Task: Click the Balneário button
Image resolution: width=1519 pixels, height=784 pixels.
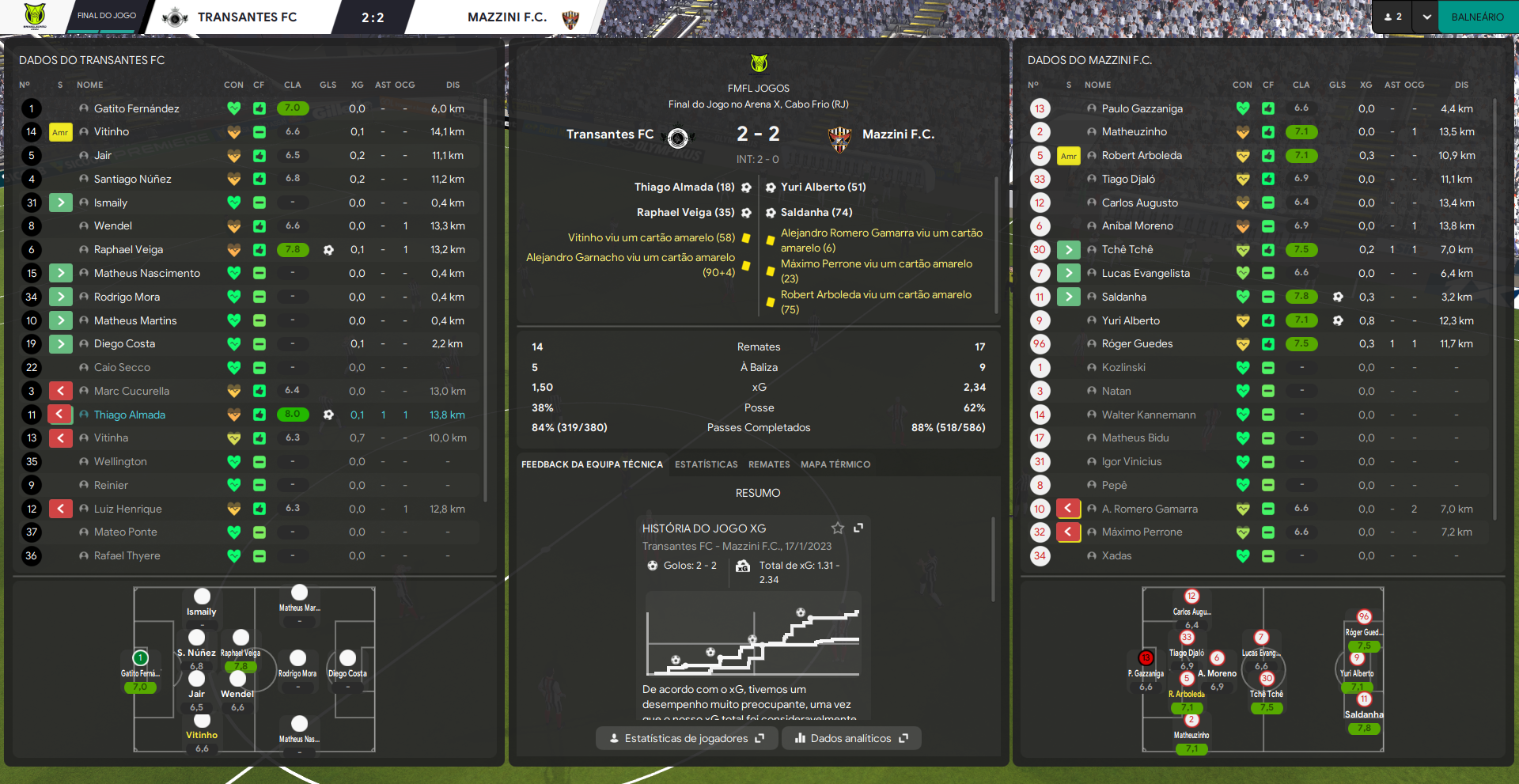Action: coord(1477,17)
